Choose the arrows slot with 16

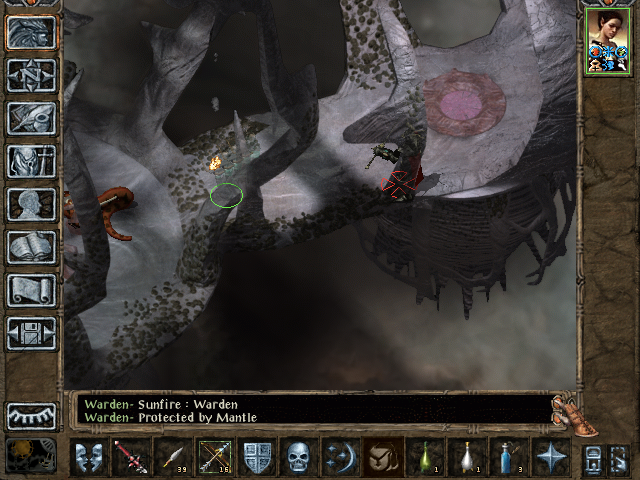tap(215, 457)
